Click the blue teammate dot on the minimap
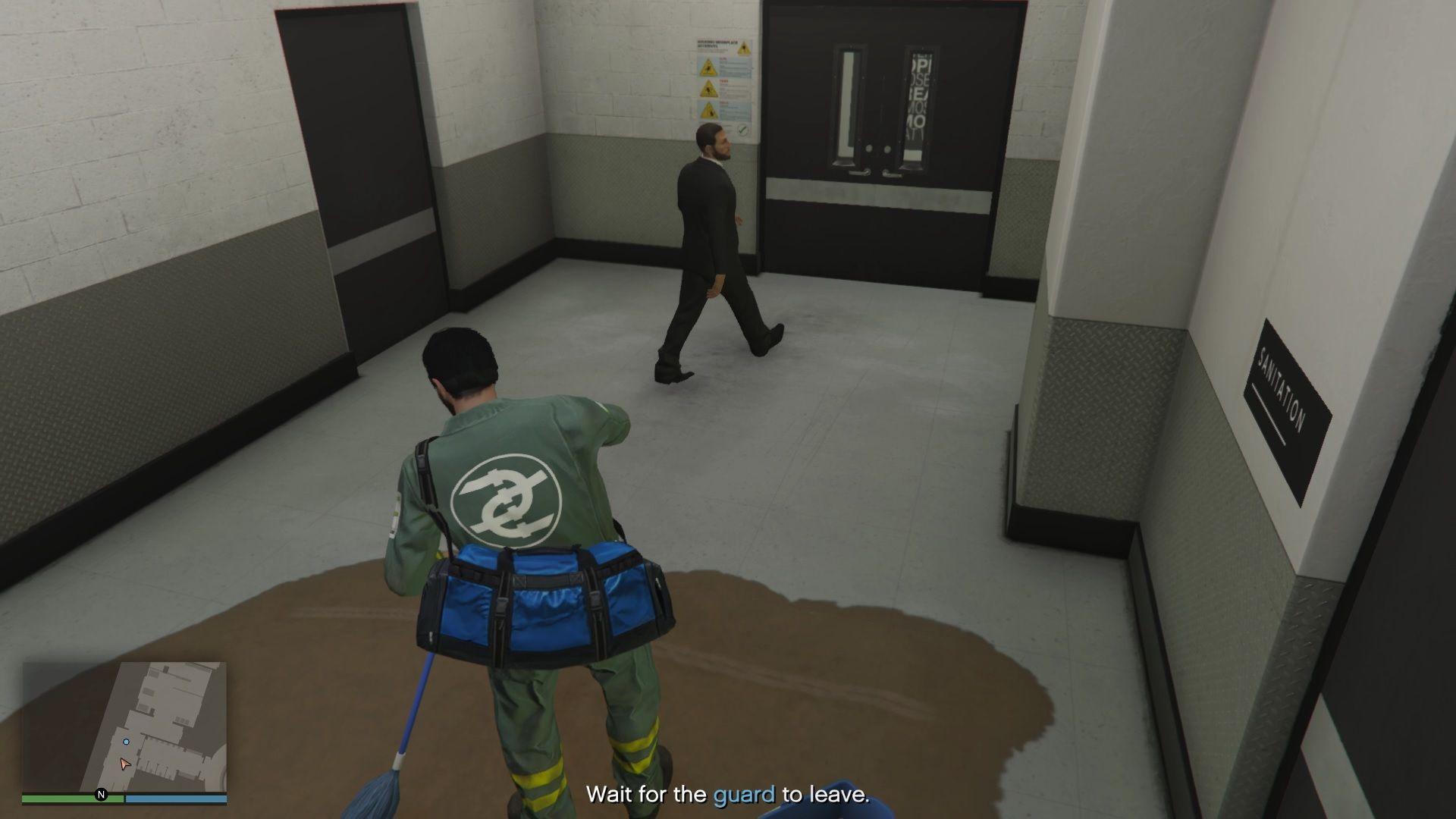 pyautogui.click(x=127, y=742)
